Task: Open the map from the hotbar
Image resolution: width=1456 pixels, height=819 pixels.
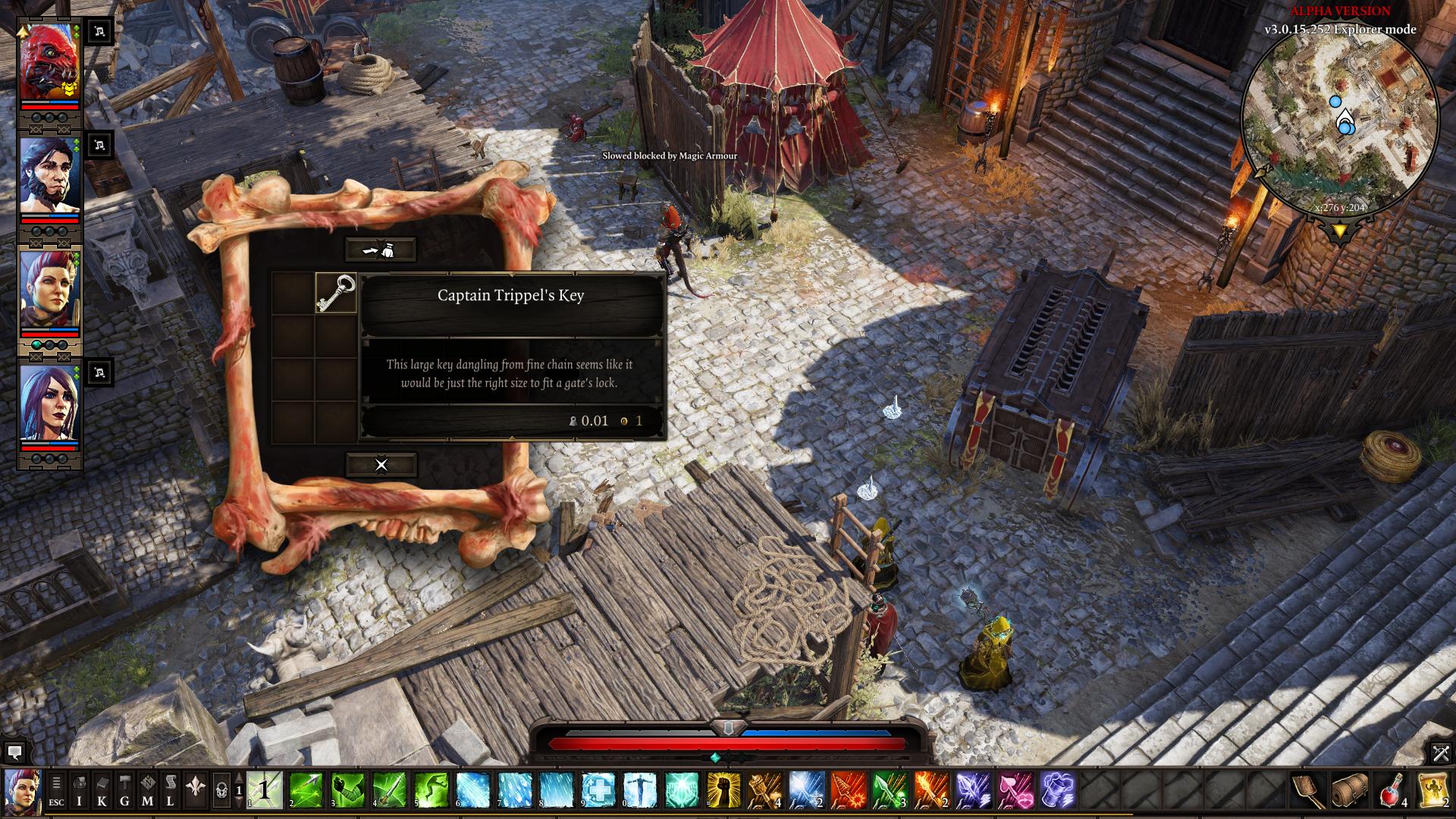Action: [x=147, y=789]
